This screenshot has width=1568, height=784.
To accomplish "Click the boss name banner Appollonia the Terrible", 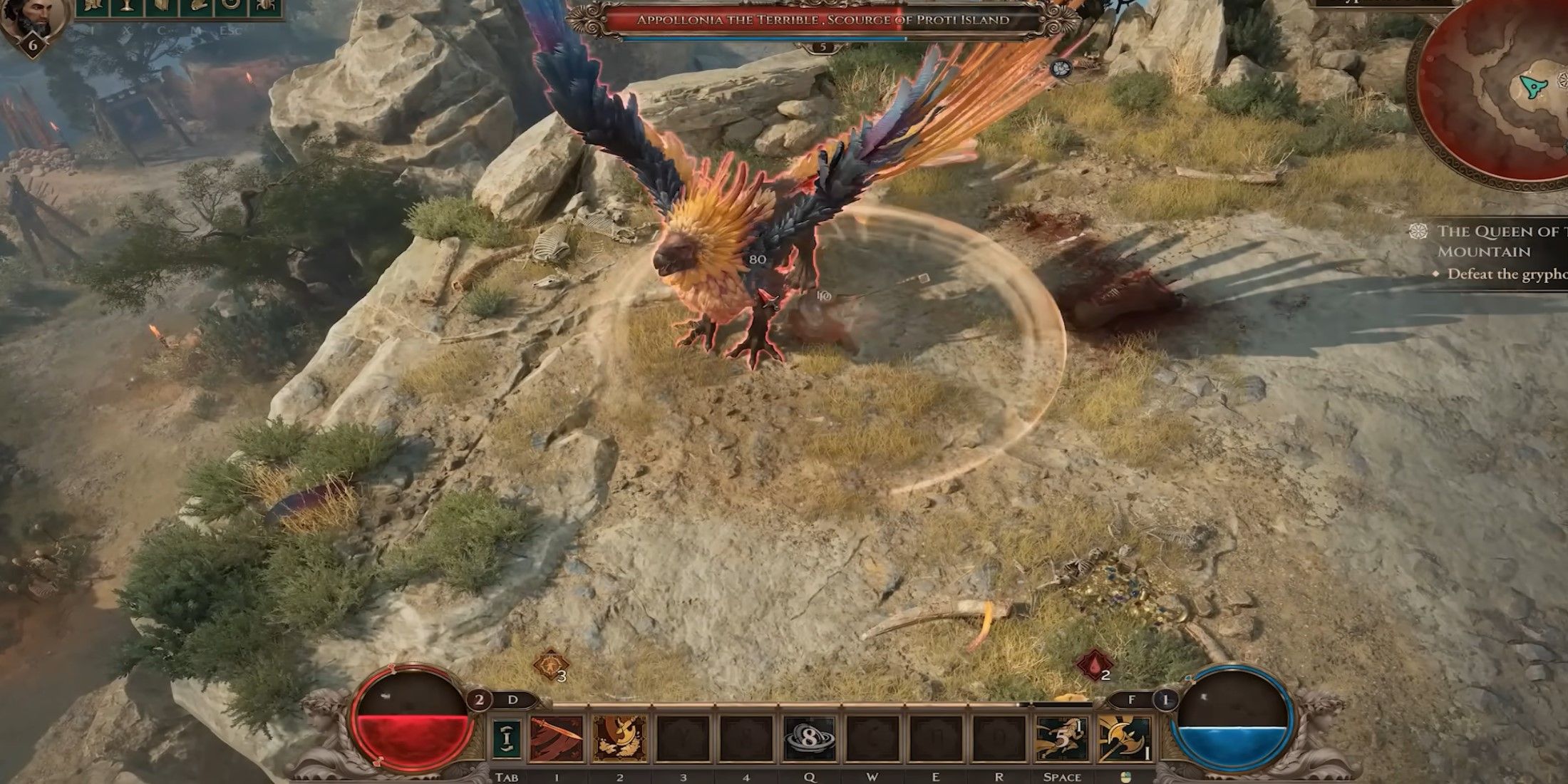I will pos(822,20).
